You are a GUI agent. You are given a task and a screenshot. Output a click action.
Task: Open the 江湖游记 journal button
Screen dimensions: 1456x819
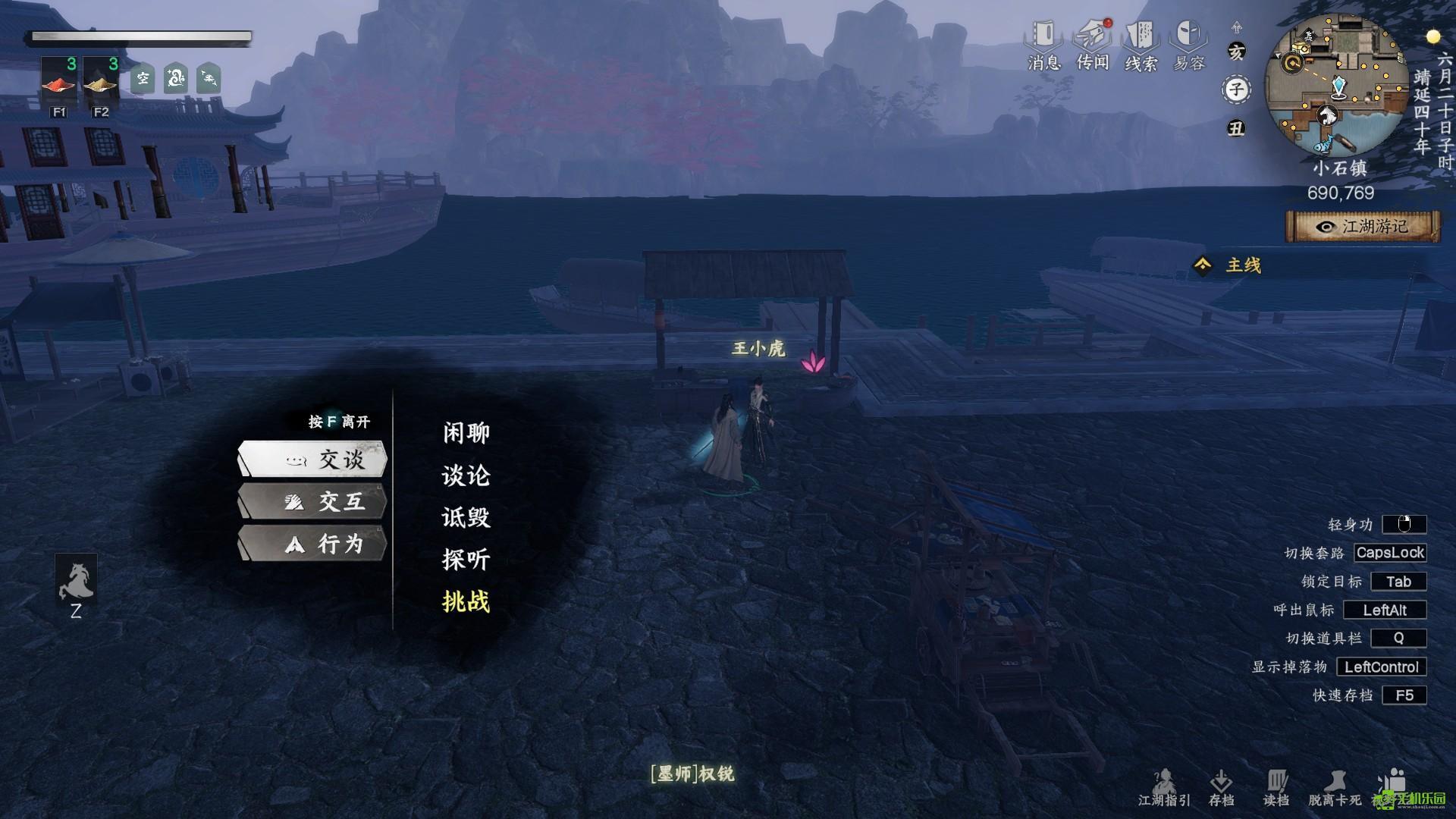coord(1363,226)
